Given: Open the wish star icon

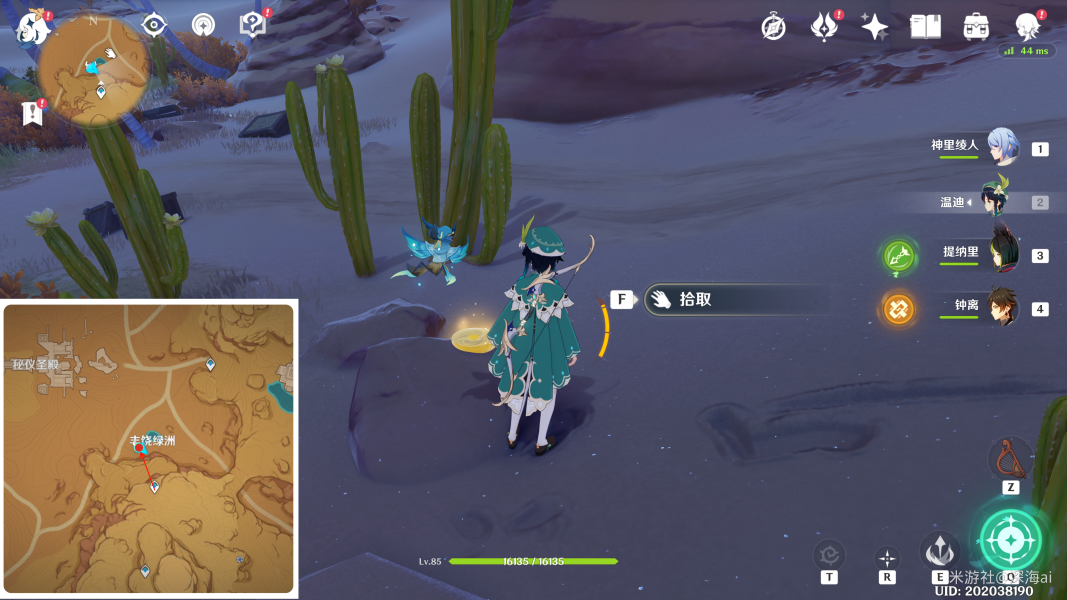Looking at the screenshot, I should pos(875,27).
